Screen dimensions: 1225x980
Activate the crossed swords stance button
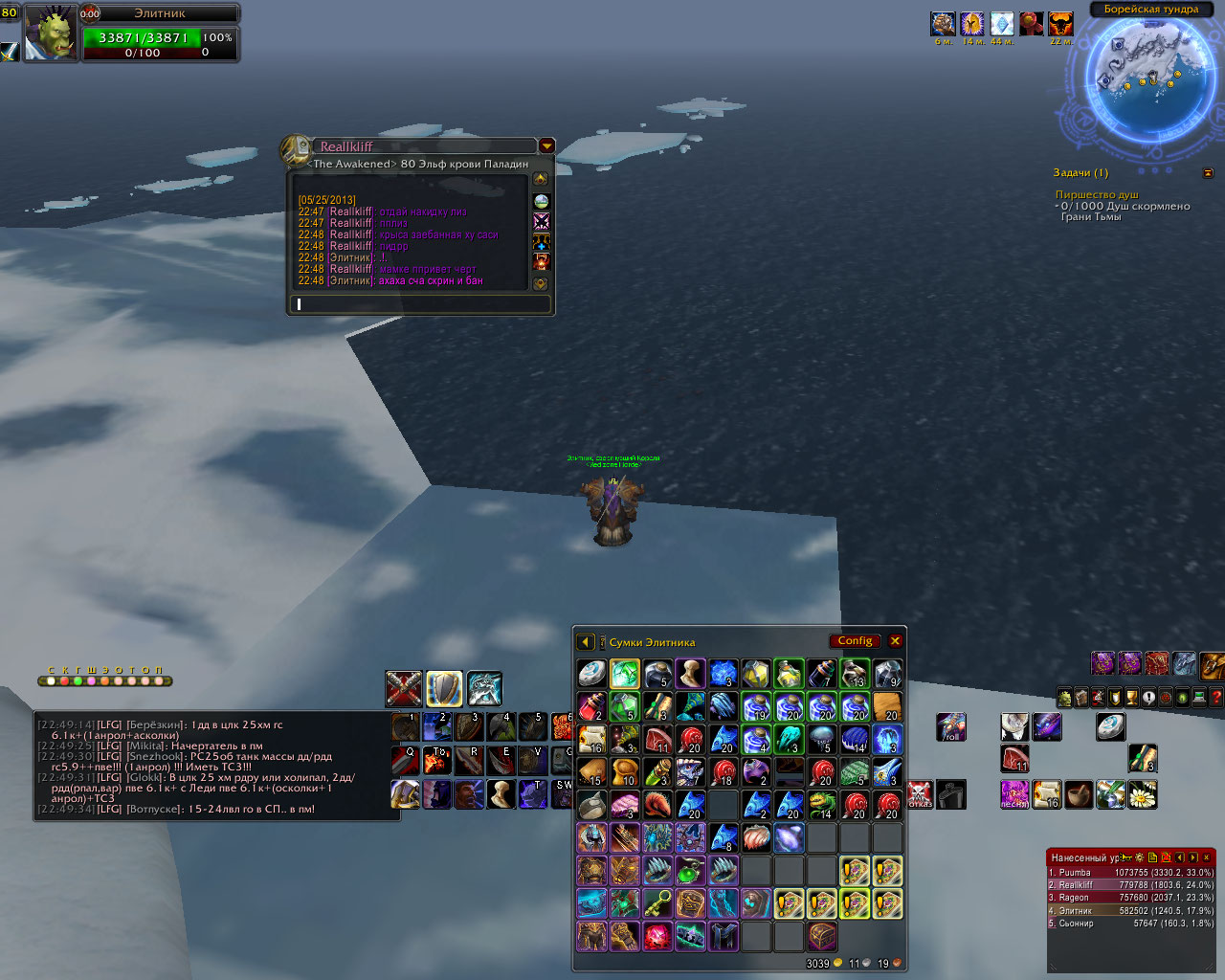404,688
